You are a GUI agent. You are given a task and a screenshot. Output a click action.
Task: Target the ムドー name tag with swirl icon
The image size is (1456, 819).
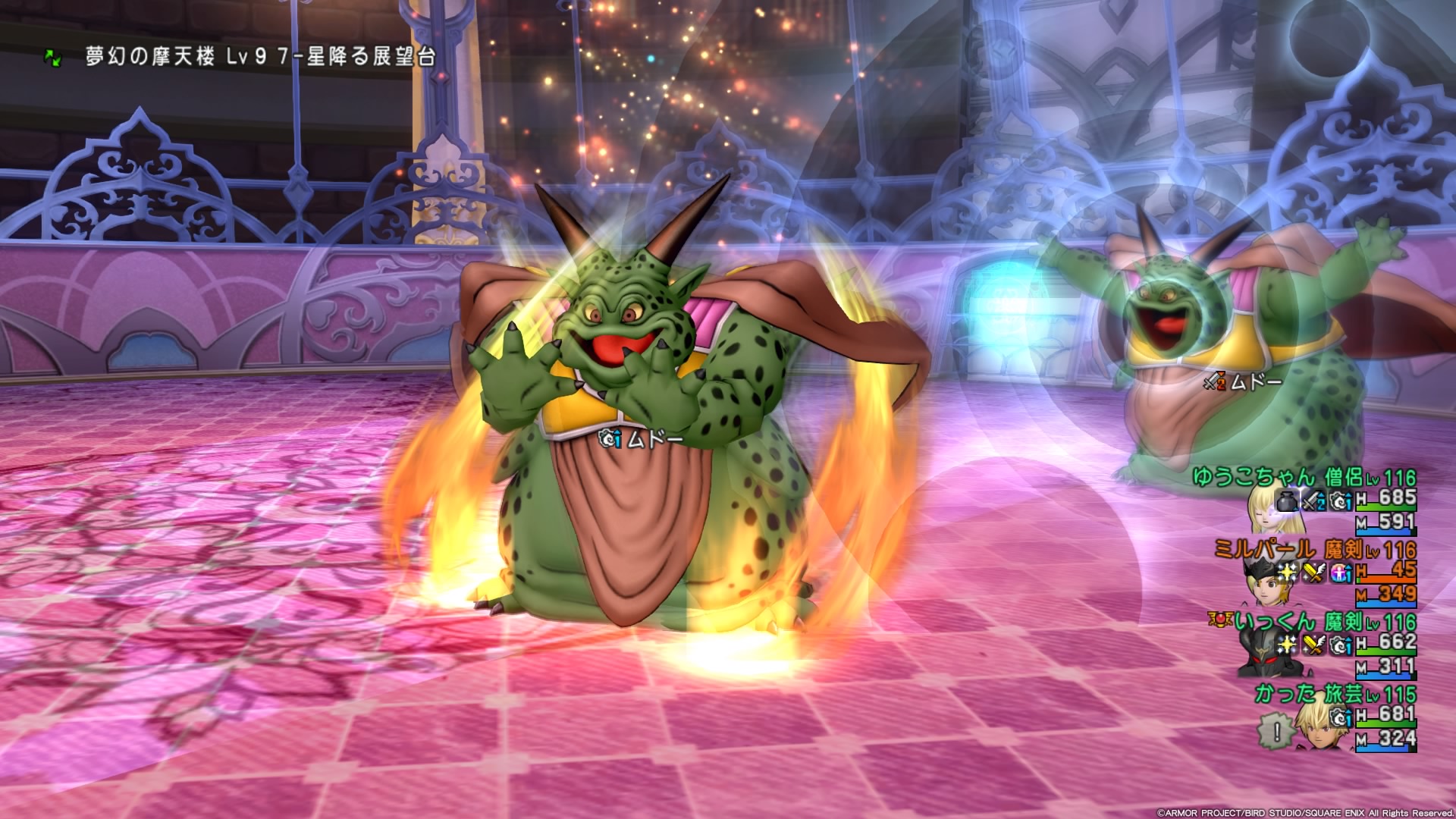641,439
